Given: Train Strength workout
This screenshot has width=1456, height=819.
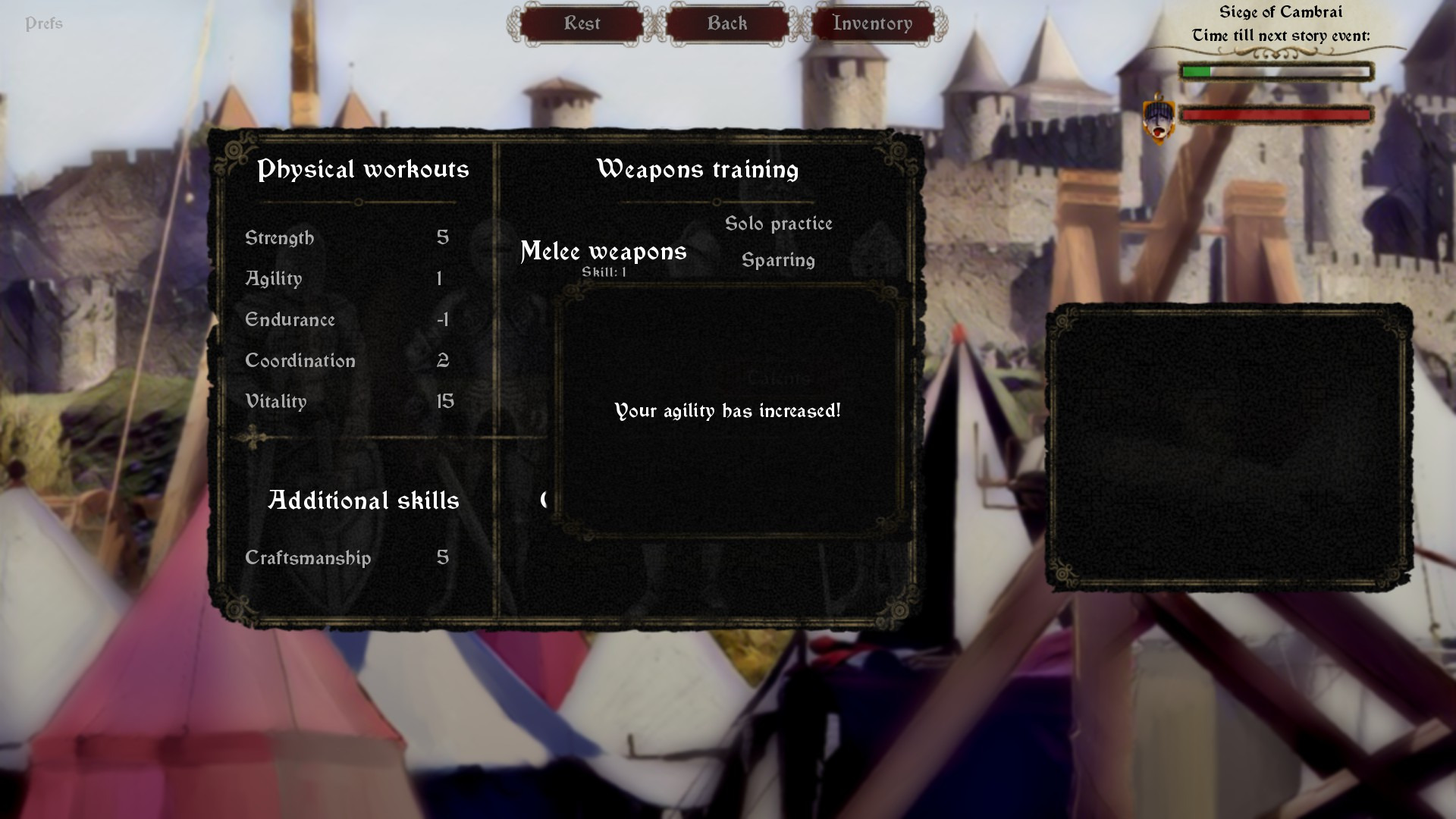Looking at the screenshot, I should [x=279, y=238].
